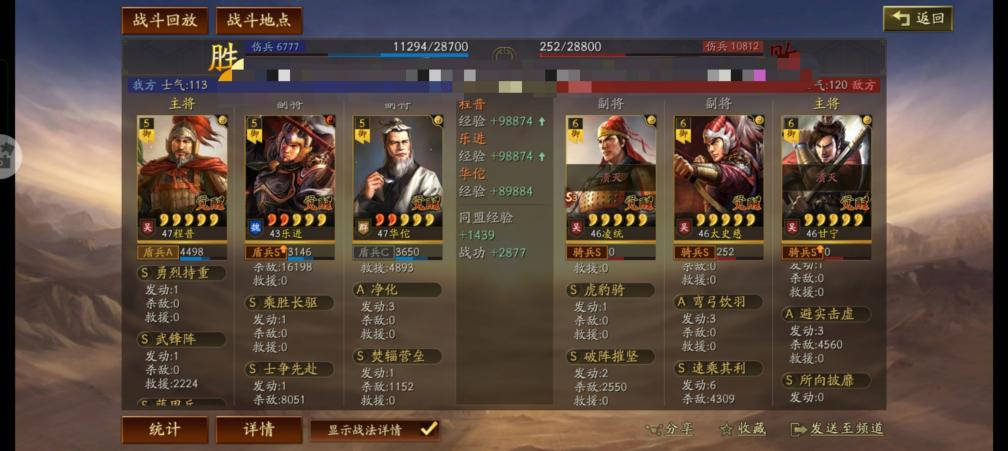Image resolution: width=1008 pixels, height=451 pixels.
Task: Toggle the 显示战法详情 checkbox
Action: (428, 429)
